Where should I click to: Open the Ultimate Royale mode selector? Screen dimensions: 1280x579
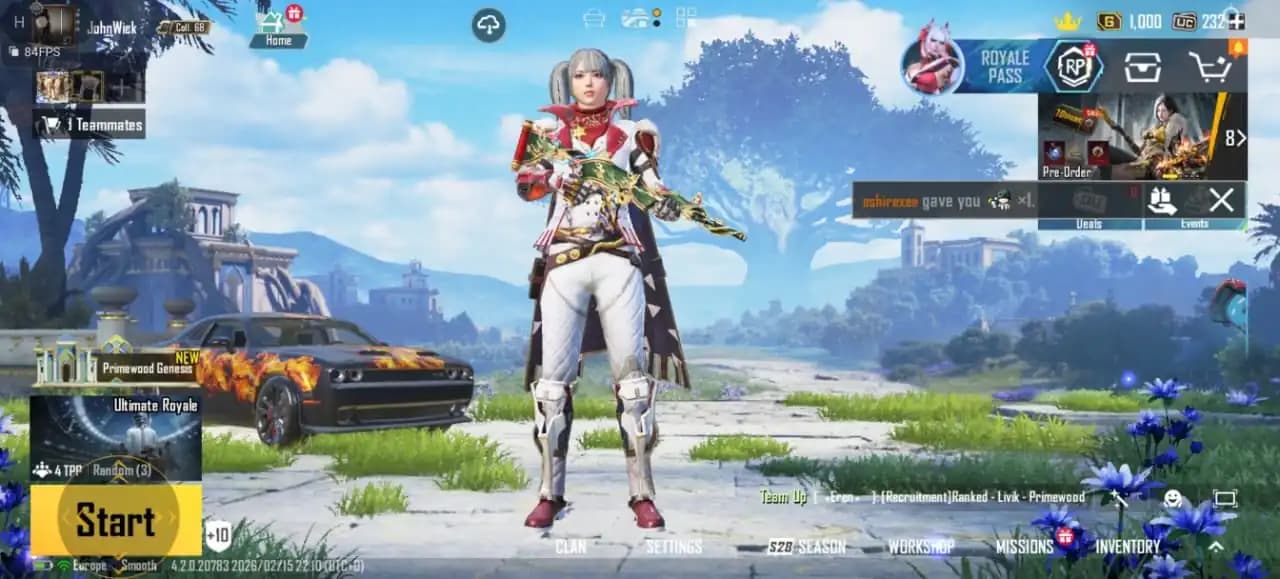point(115,436)
